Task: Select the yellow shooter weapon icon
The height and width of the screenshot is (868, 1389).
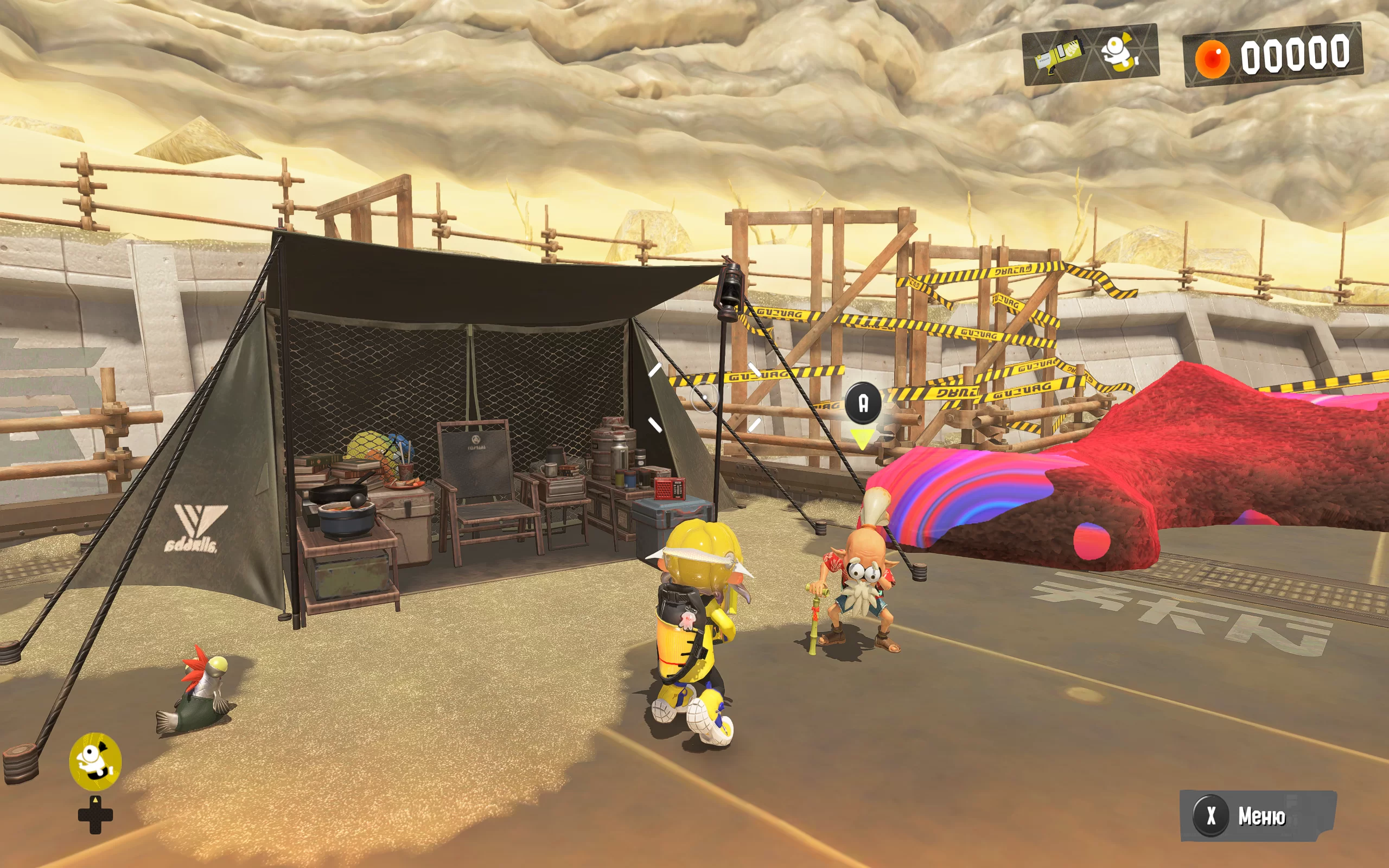Action: 1058,56
